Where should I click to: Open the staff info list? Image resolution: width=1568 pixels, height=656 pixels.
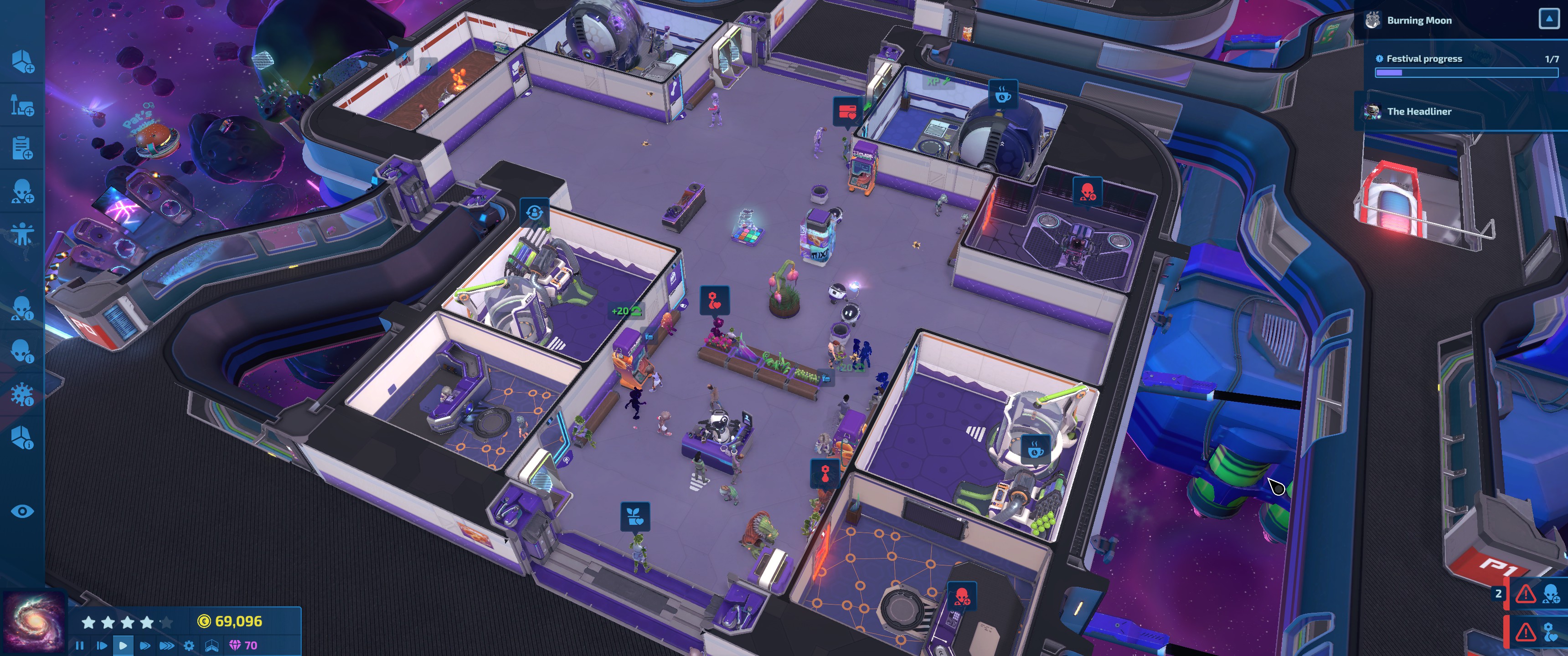click(x=22, y=308)
